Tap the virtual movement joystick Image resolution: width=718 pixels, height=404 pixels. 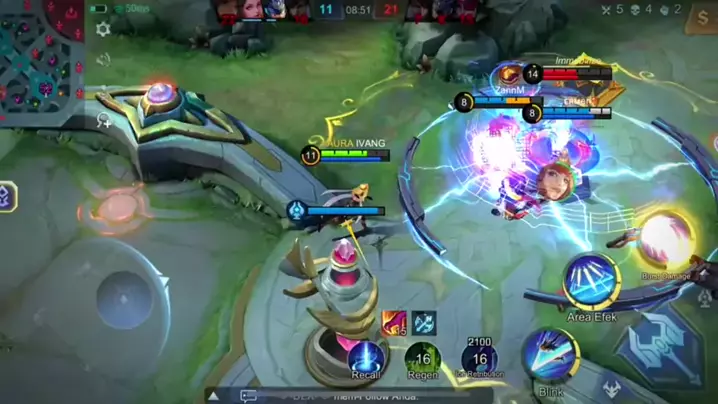(x=127, y=298)
